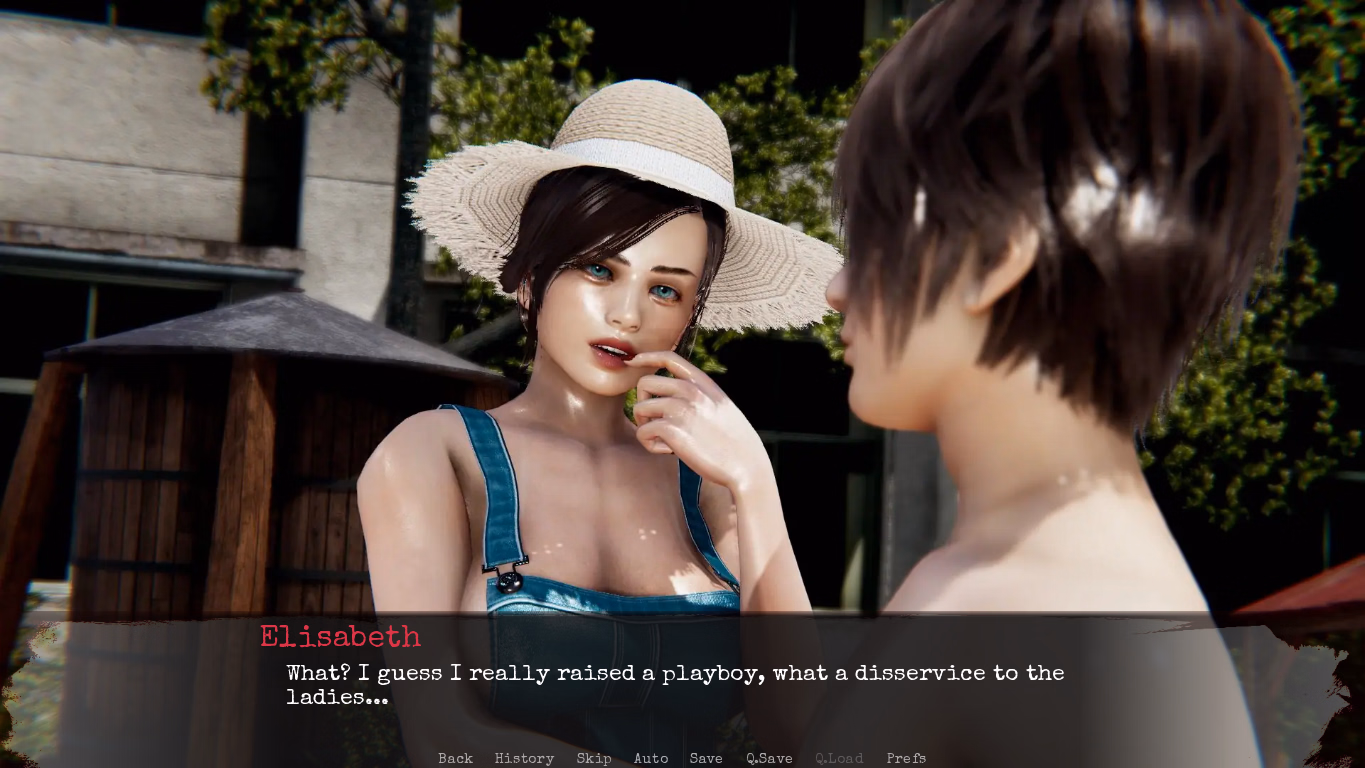Activate Skip to fast-forward dialogue
The height and width of the screenshot is (768, 1365).
point(593,758)
